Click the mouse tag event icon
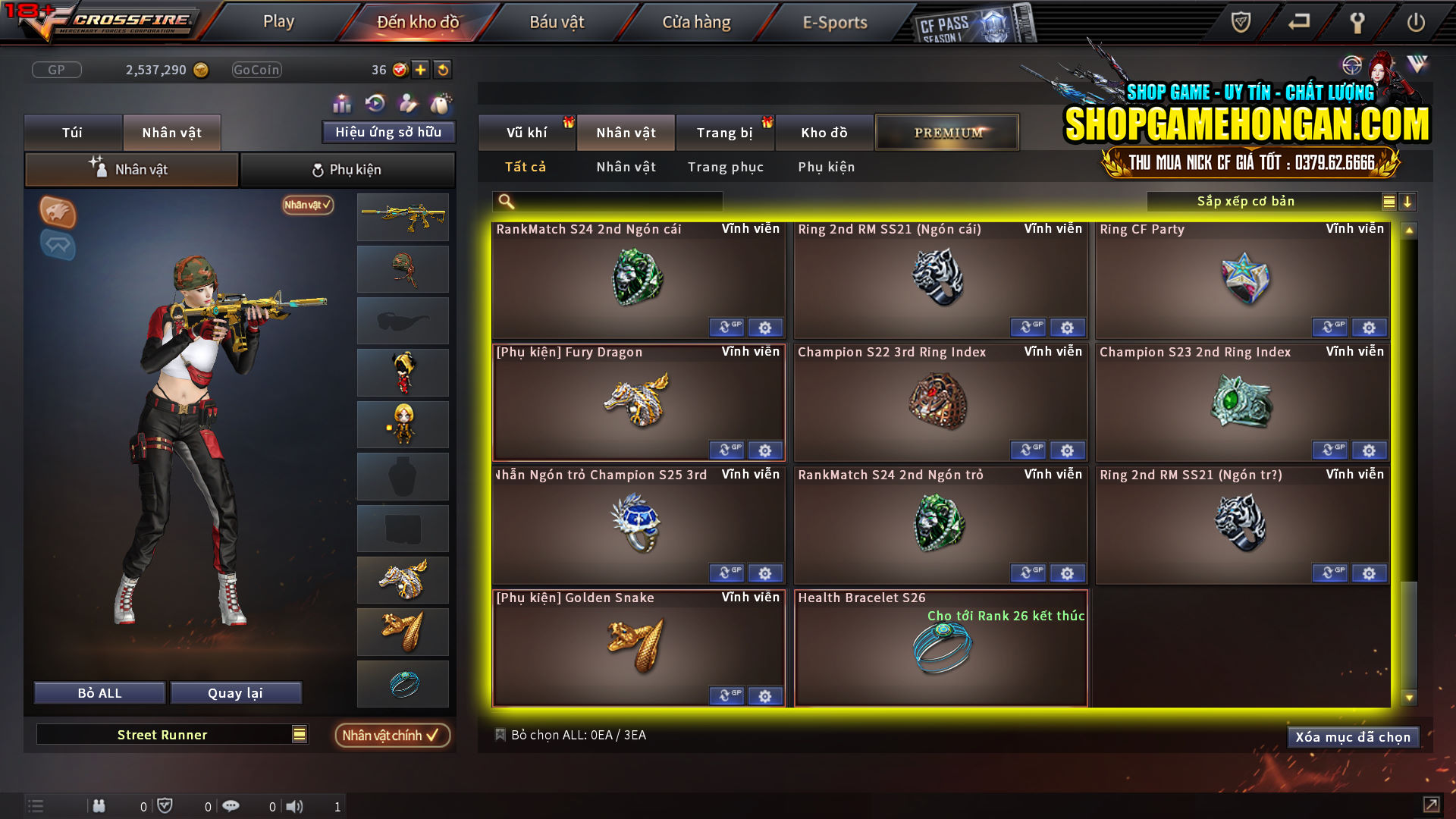 441,102
